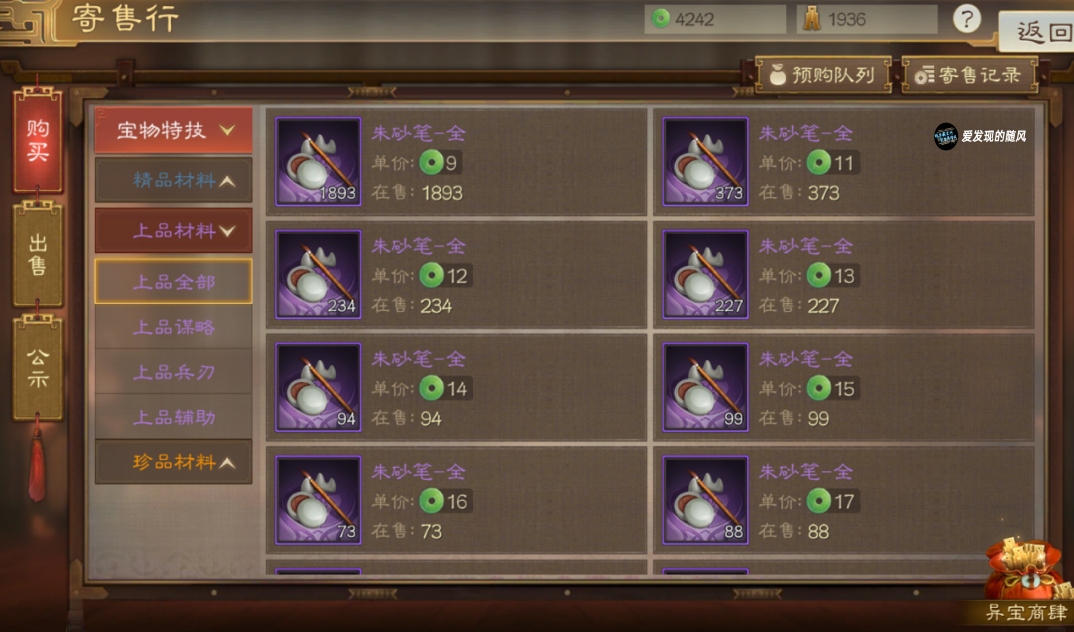
Task: Open the 预购队列 pre-order queue
Action: 822,75
